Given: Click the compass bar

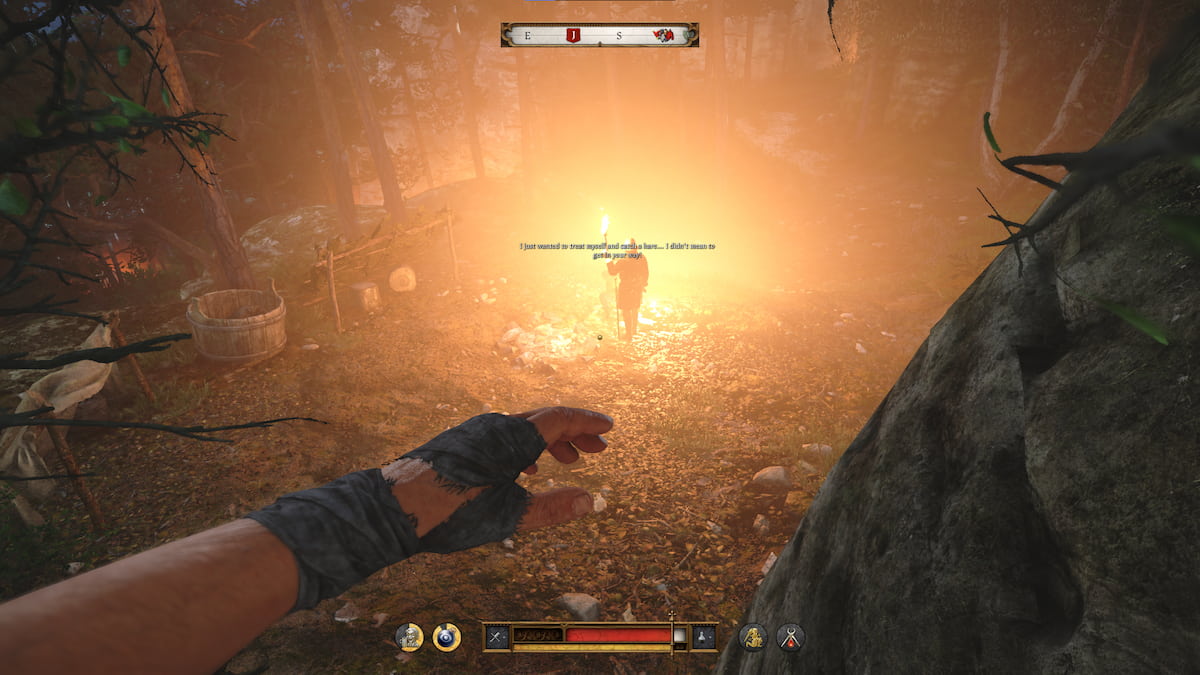Looking at the screenshot, I should [x=600, y=35].
